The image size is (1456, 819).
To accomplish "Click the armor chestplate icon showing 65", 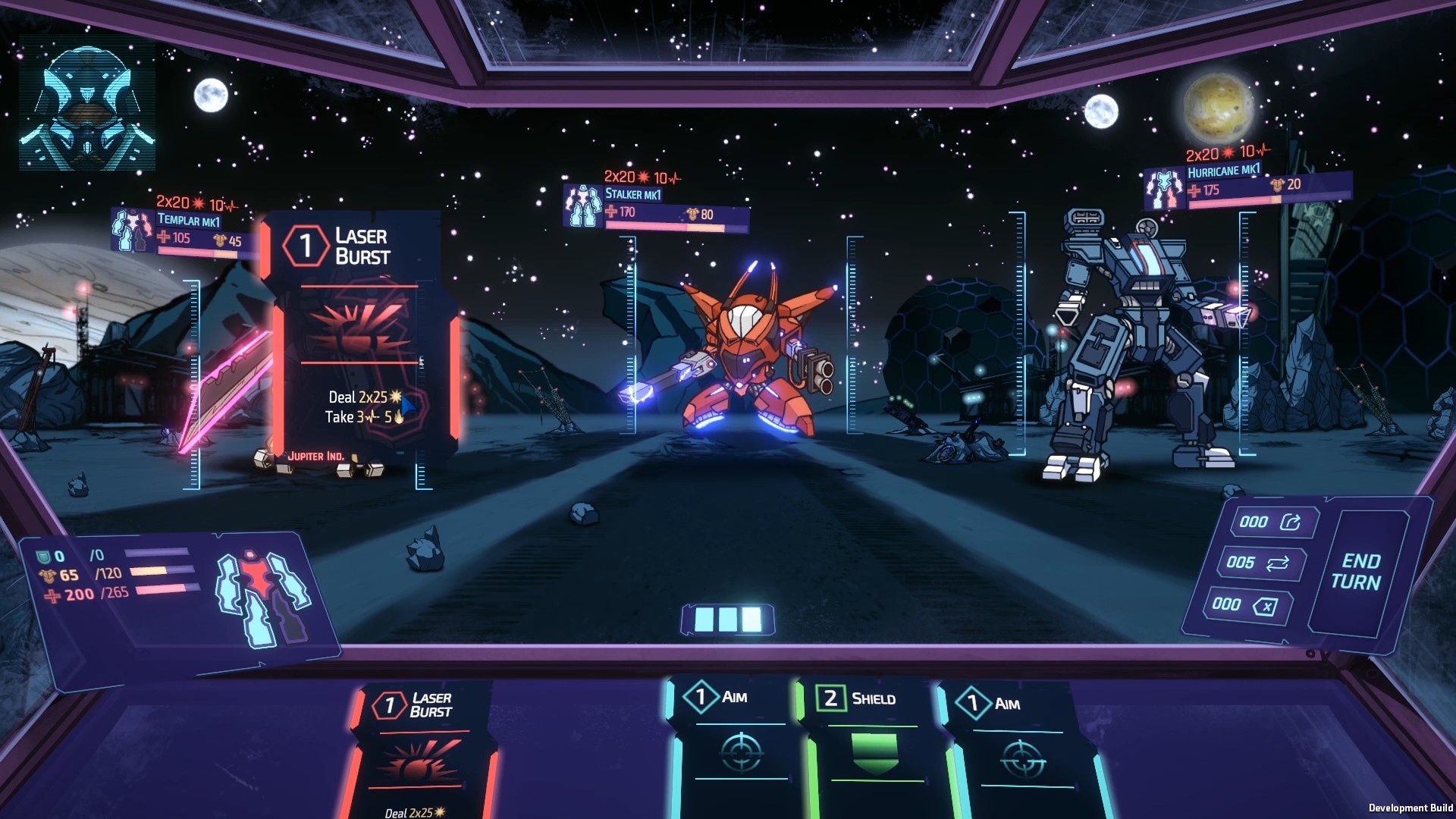I will coord(47,575).
